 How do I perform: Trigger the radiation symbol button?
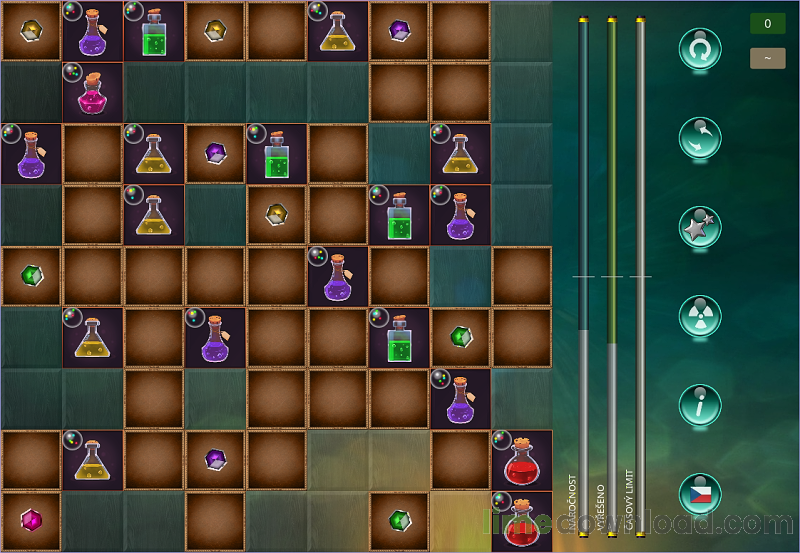pyautogui.click(x=700, y=316)
